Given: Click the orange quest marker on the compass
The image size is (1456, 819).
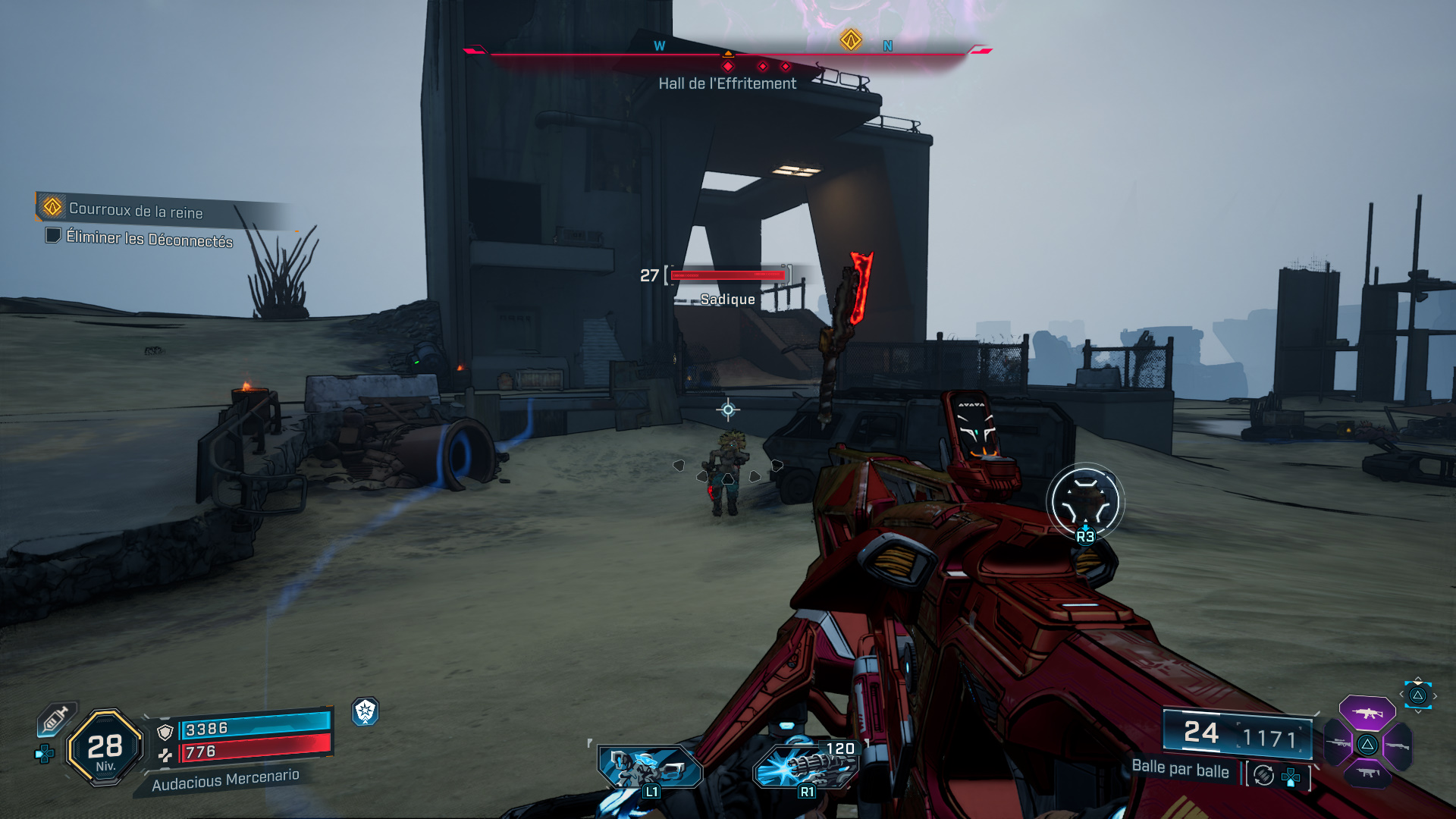Looking at the screenshot, I should click(851, 39).
